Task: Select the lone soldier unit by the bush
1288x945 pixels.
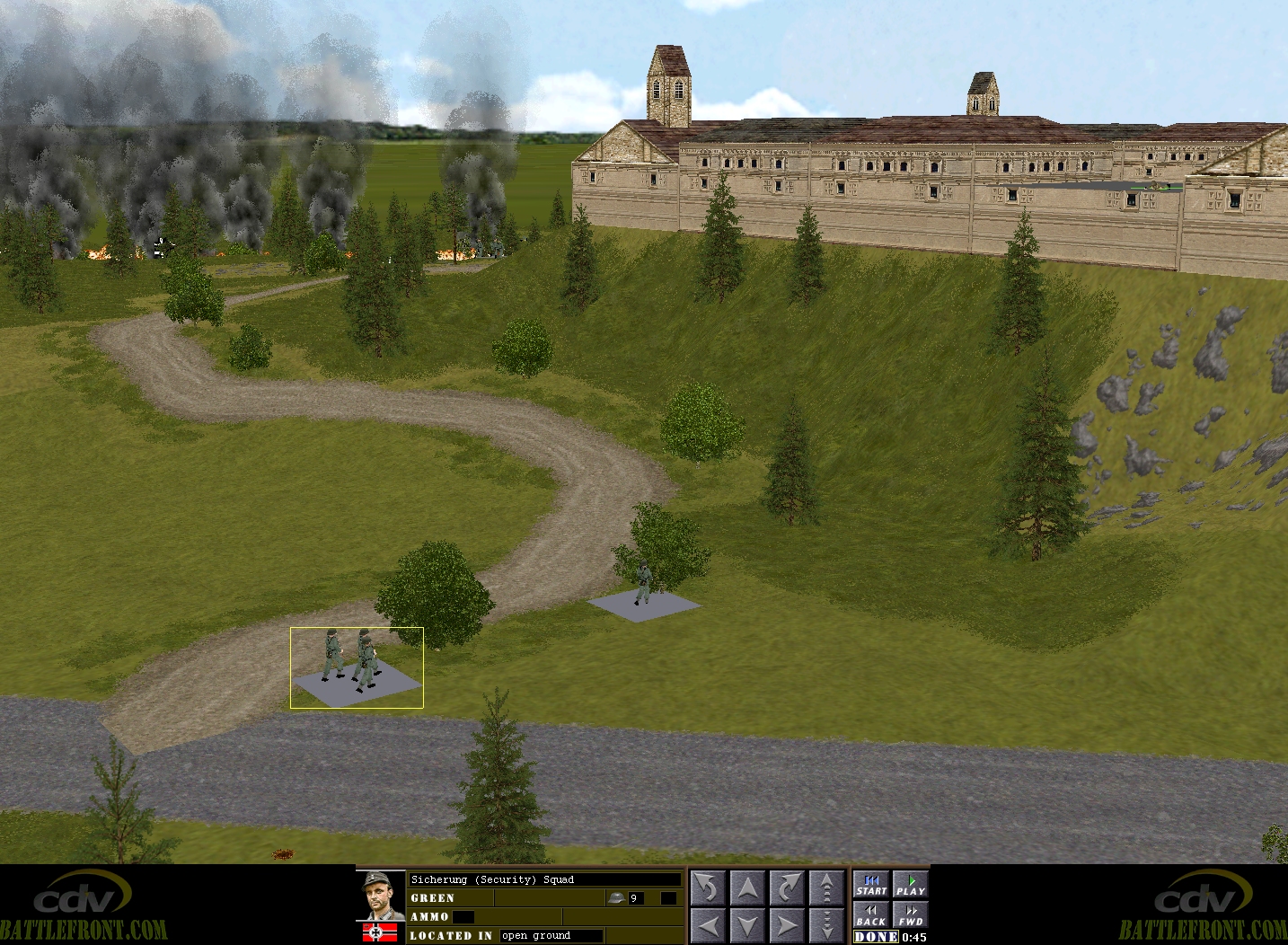Action: pyautogui.click(x=643, y=585)
